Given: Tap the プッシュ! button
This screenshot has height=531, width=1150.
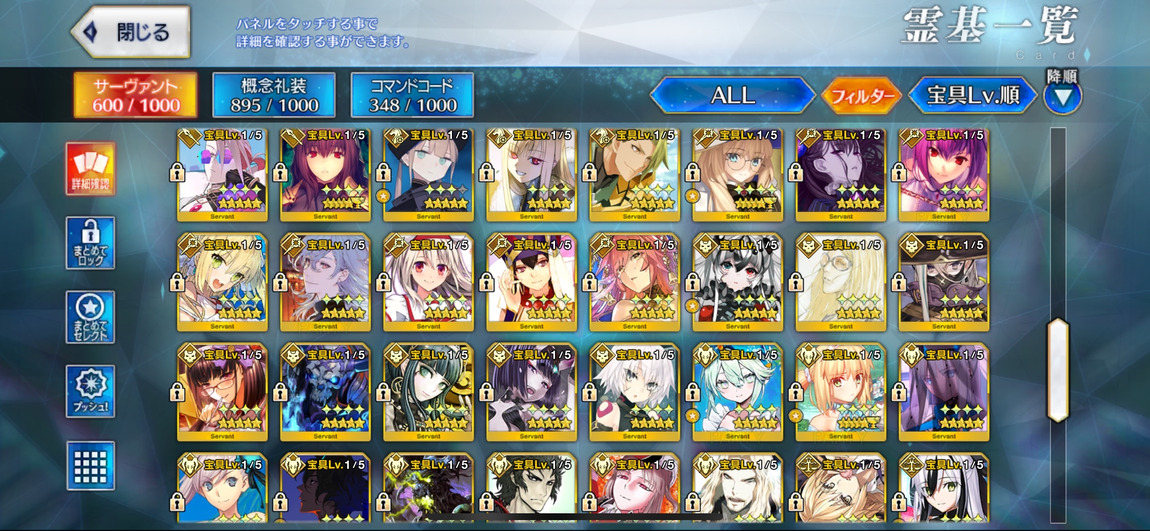Looking at the screenshot, I should pos(90,391).
